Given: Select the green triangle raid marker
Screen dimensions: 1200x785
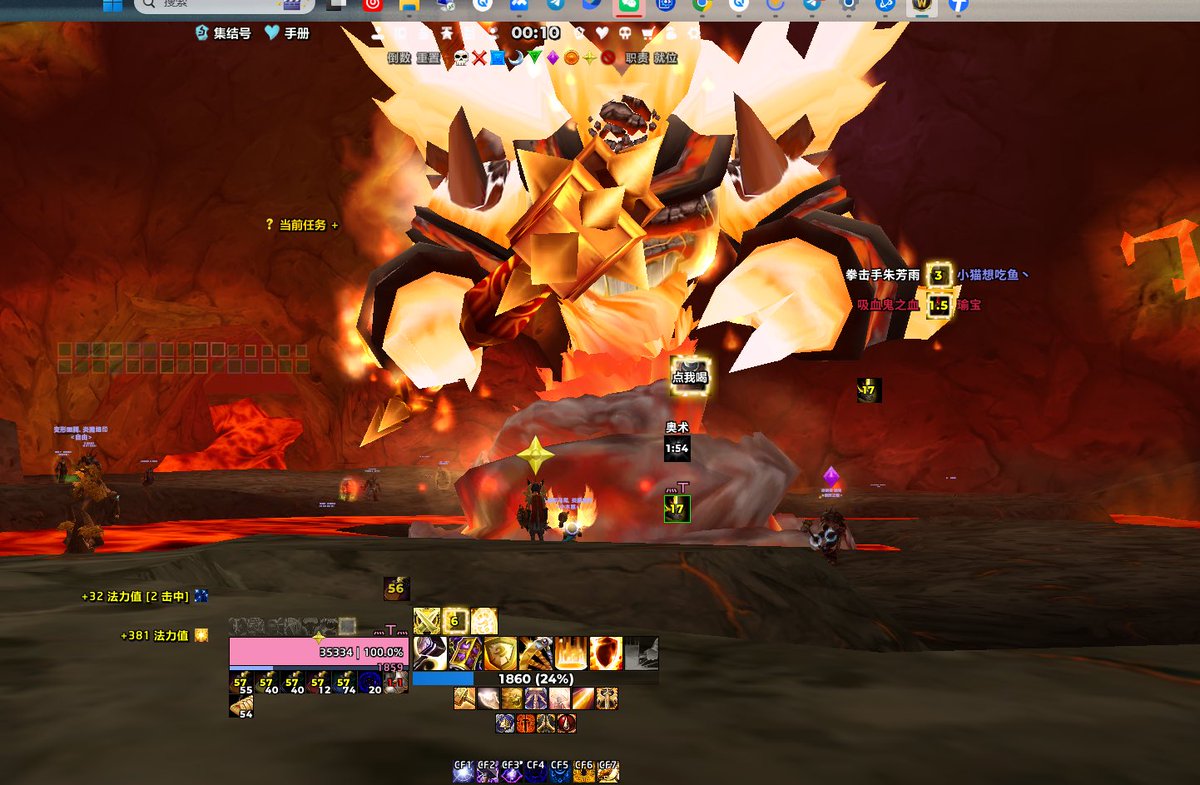Looking at the screenshot, I should [534, 58].
